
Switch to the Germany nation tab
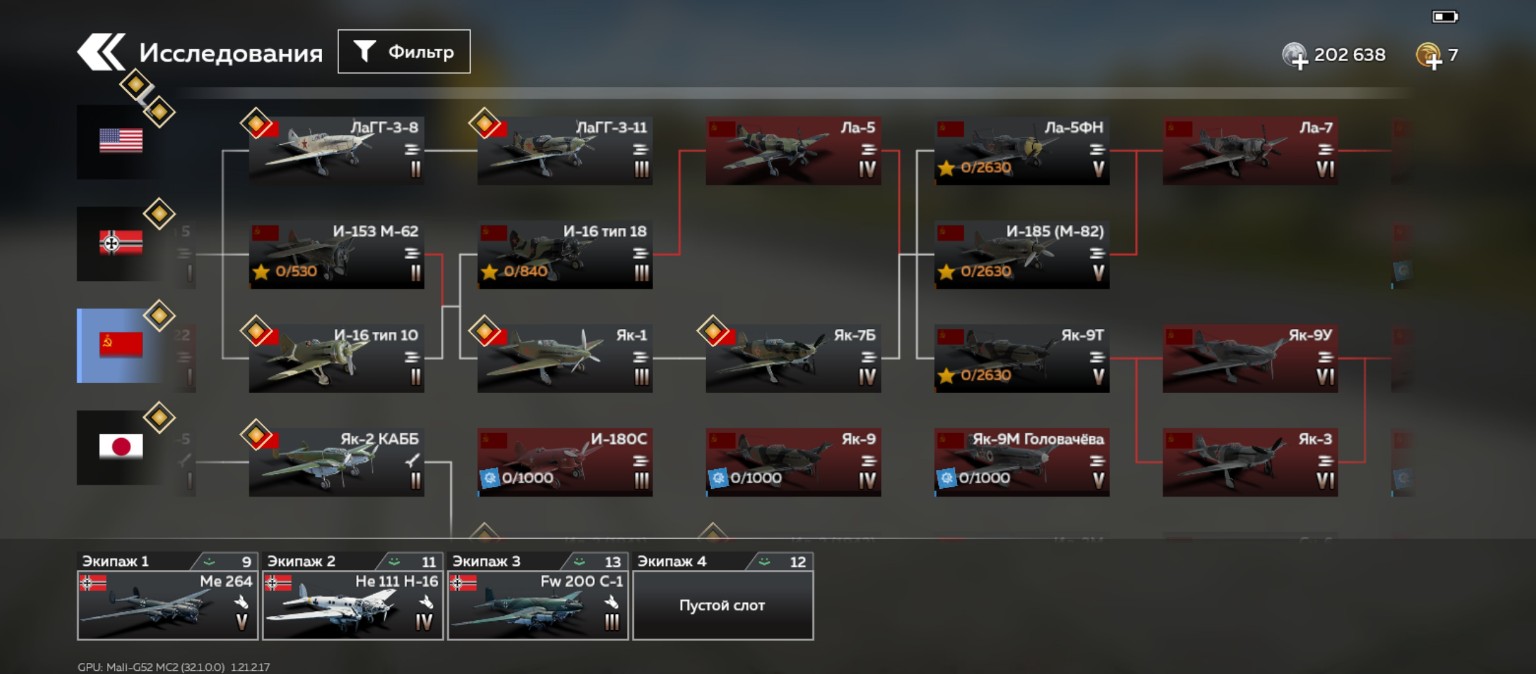coord(121,243)
